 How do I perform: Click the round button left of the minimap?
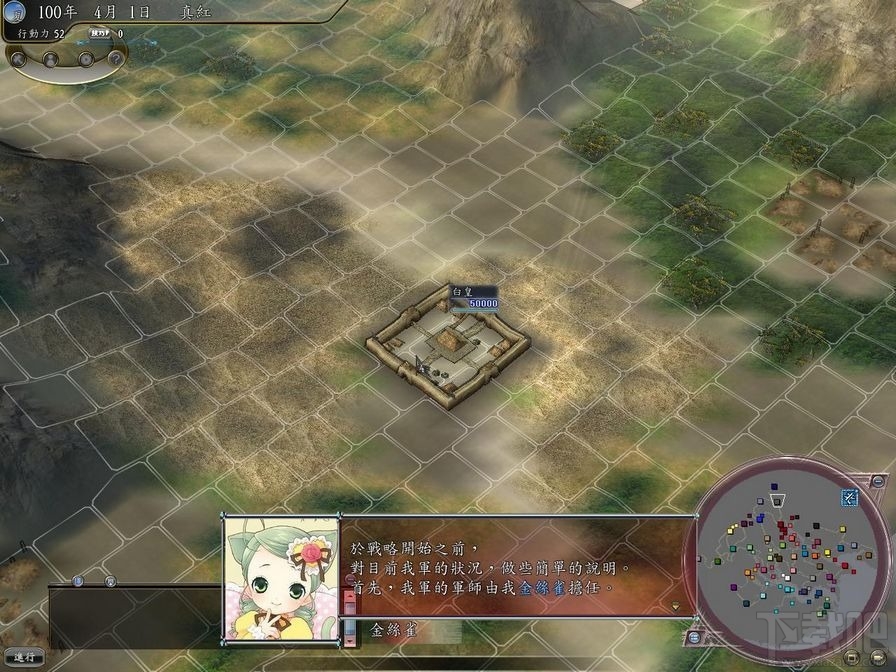coord(694,637)
